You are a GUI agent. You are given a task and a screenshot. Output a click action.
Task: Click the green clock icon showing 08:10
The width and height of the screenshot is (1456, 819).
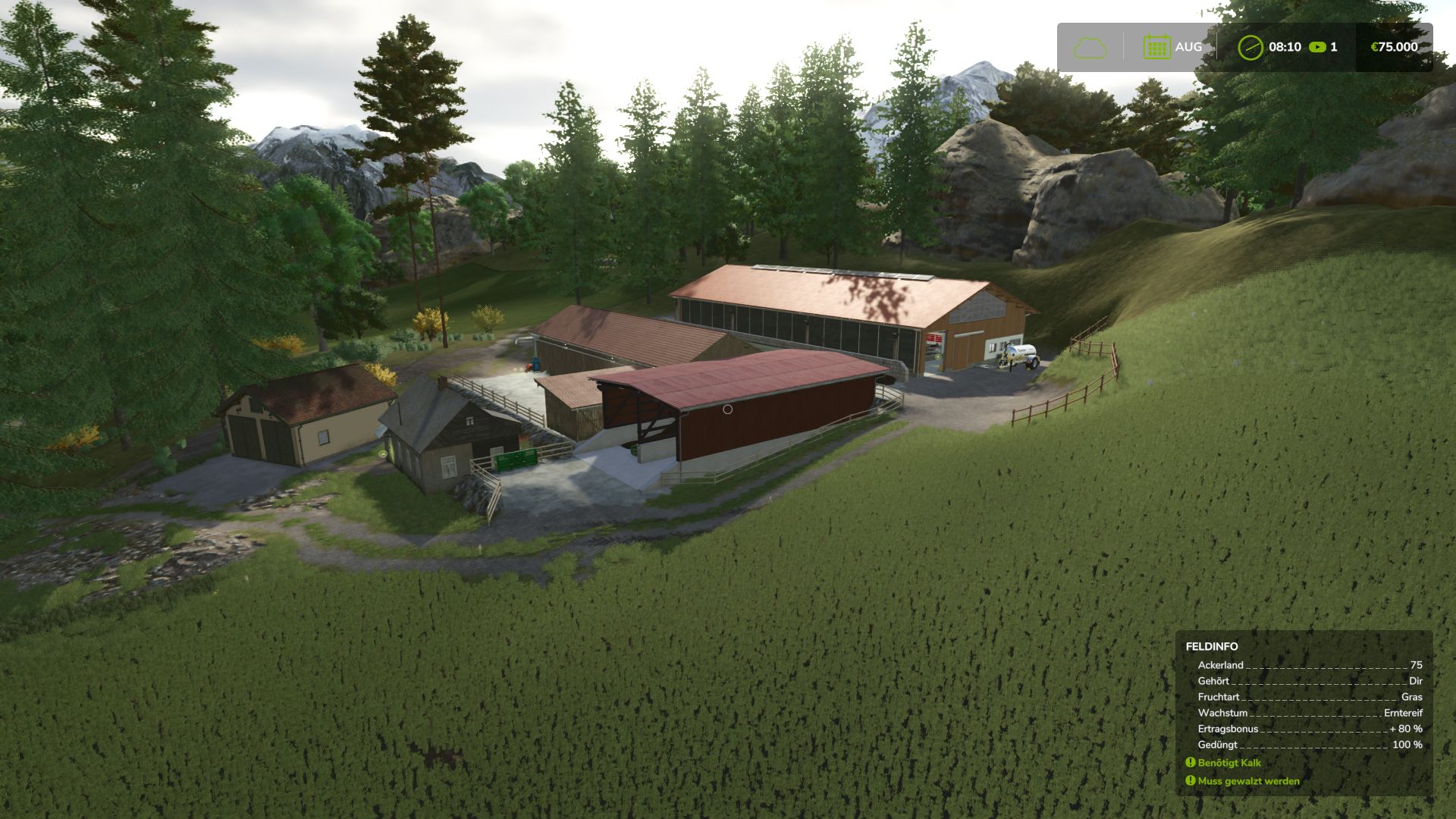[x=1250, y=47]
